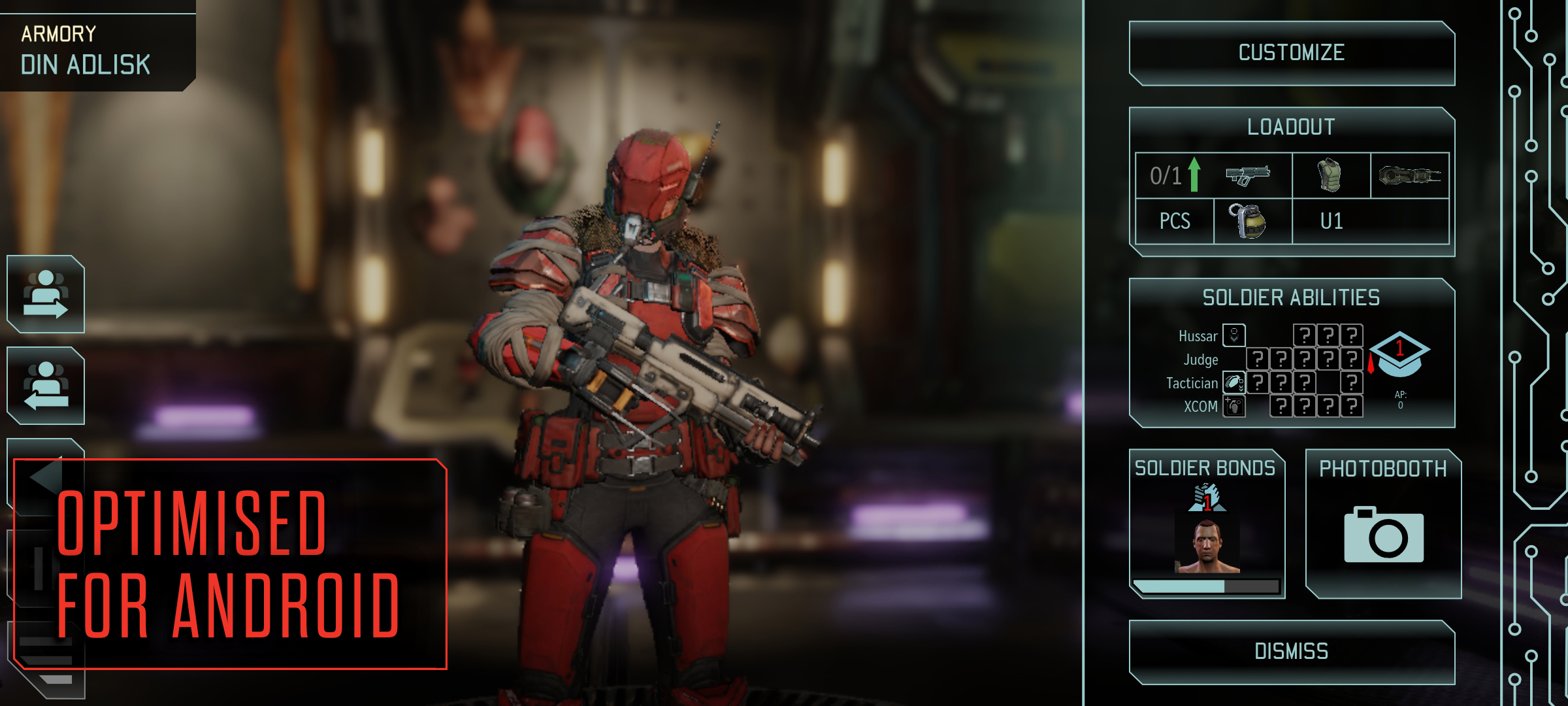Screen dimensions: 1568x706
Task: Launch the Photobooth
Action: click(x=1383, y=523)
